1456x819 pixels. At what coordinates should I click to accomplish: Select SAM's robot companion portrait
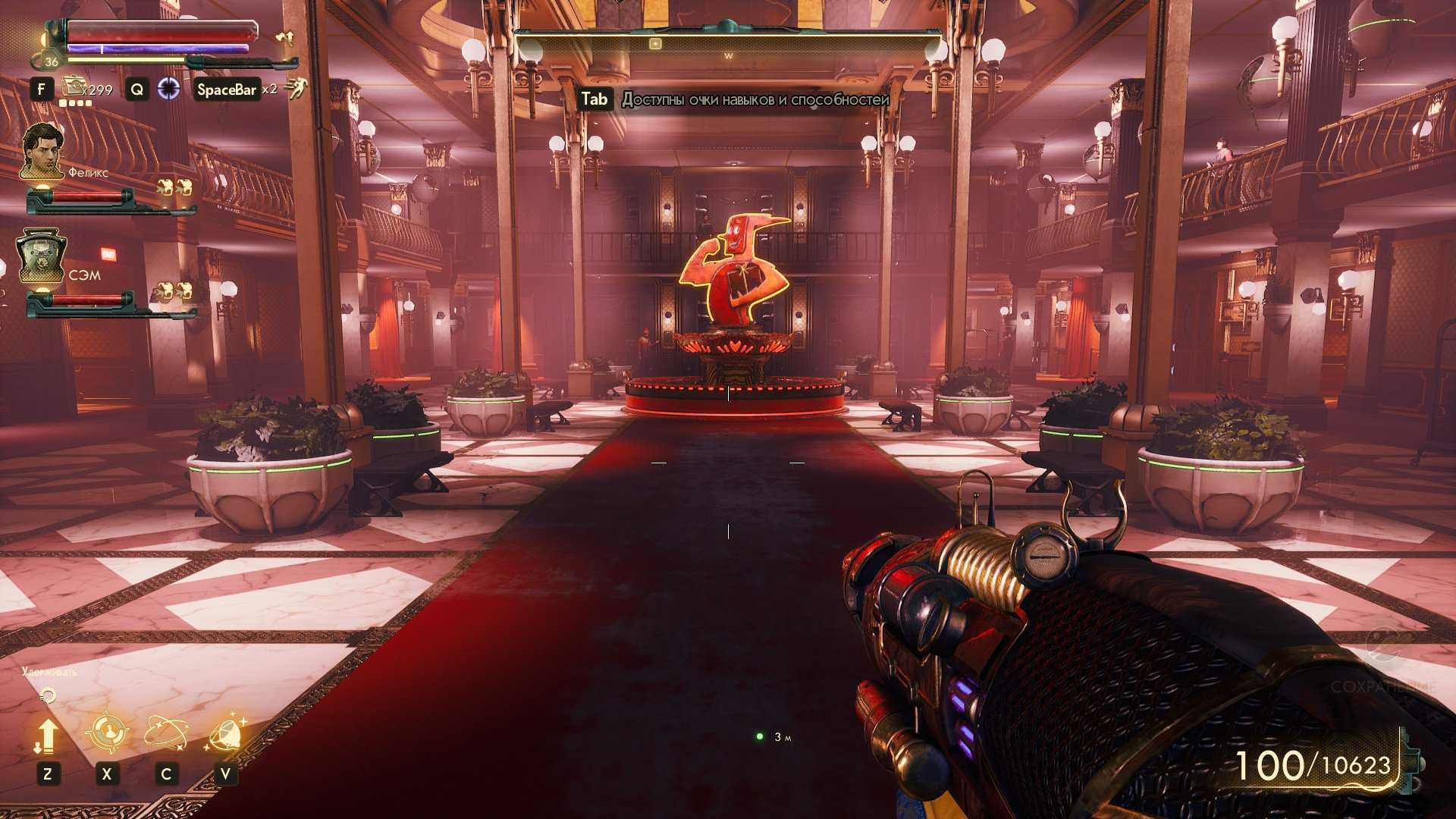click(x=42, y=256)
